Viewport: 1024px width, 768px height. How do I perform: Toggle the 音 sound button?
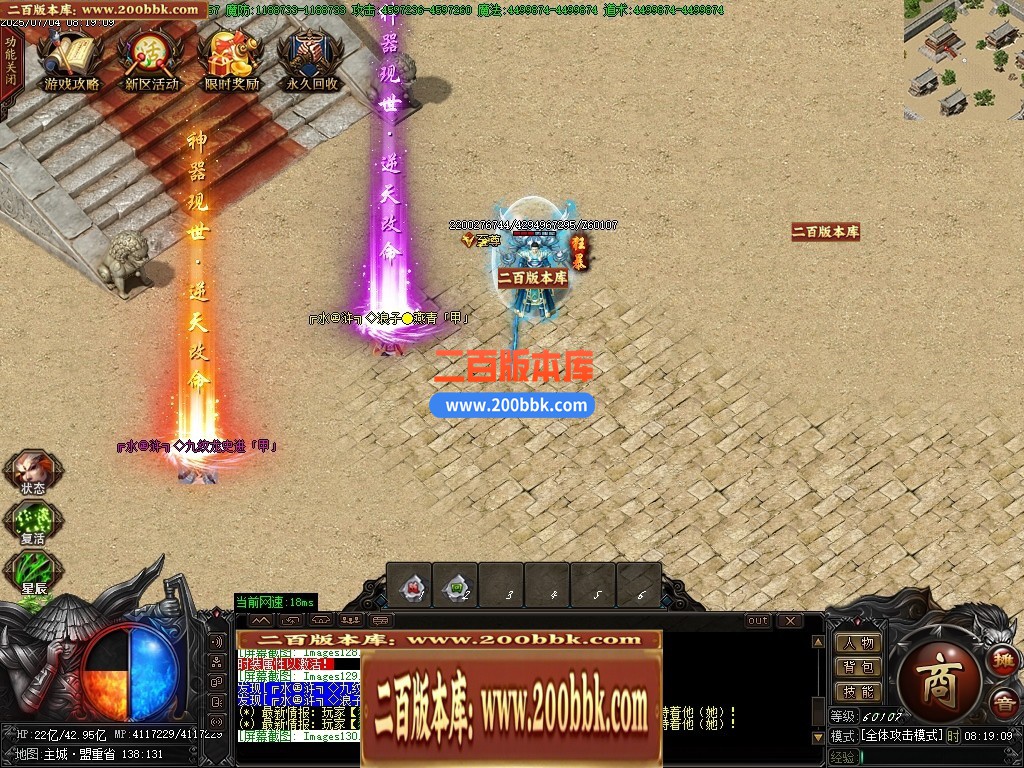tap(1003, 703)
